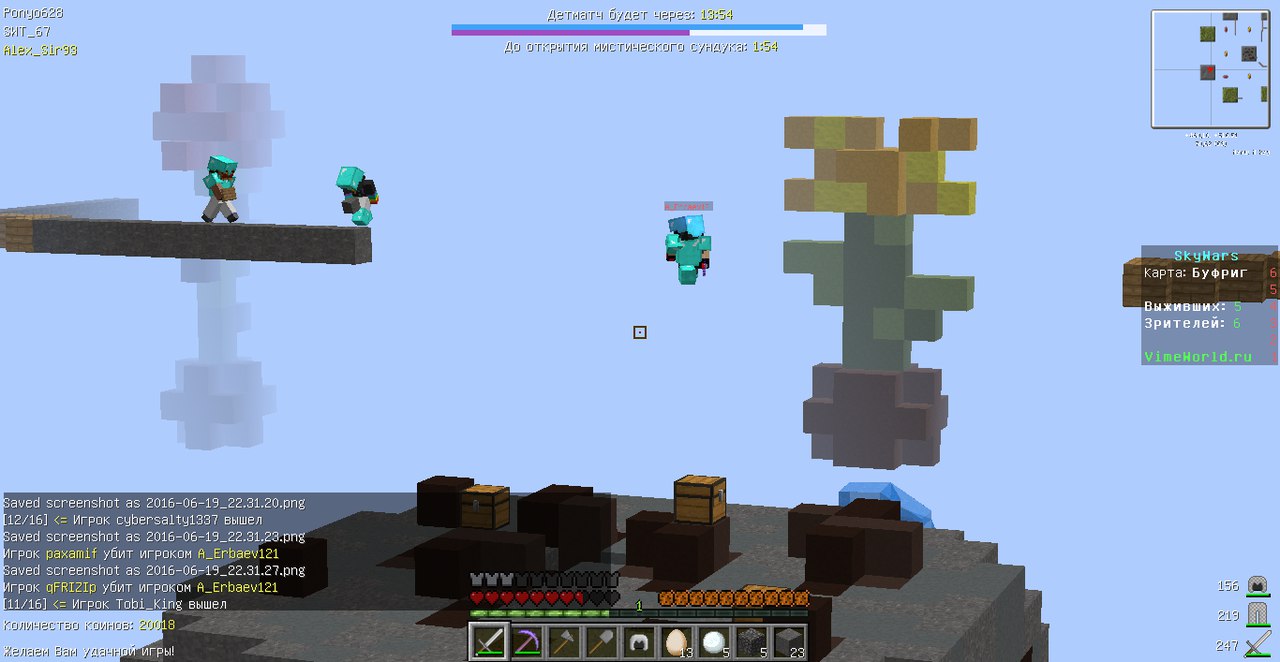The height and width of the screenshot is (662, 1280).
Task: Click player name Alex_Slr93 in the list
Action: pyautogui.click(x=40, y=49)
